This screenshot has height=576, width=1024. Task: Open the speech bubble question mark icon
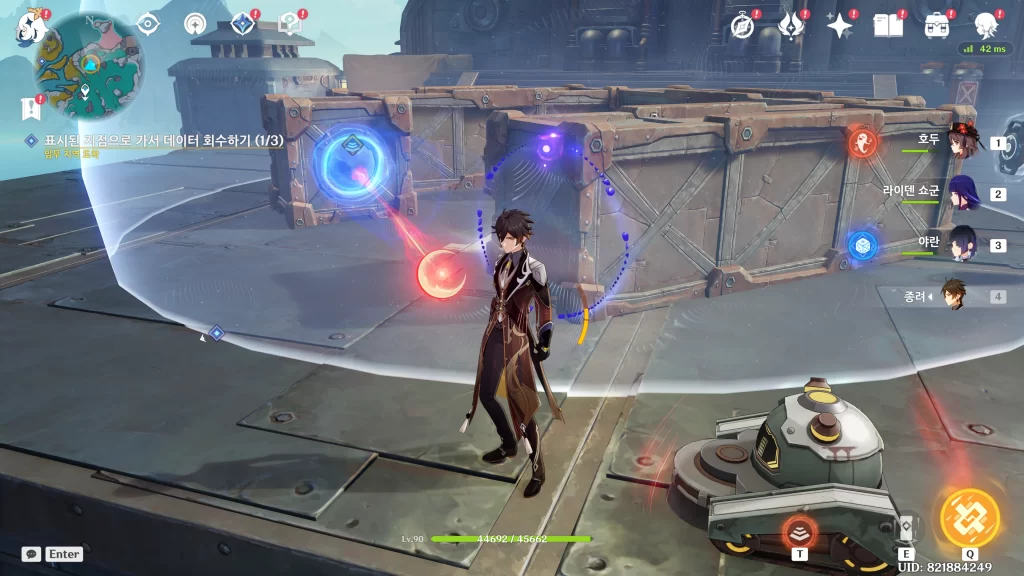pos(290,23)
